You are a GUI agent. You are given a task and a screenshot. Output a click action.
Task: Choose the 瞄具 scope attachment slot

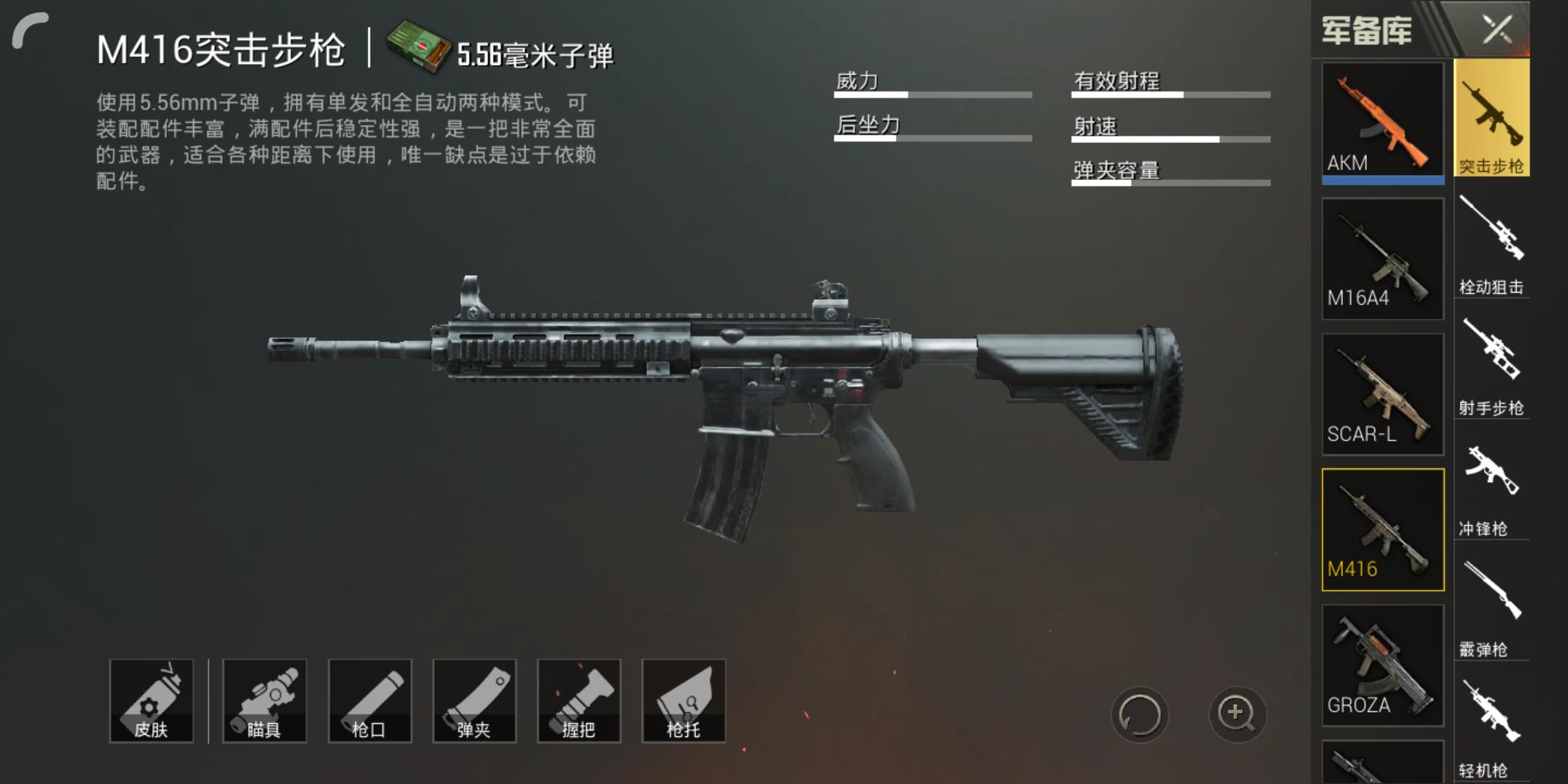point(264,701)
